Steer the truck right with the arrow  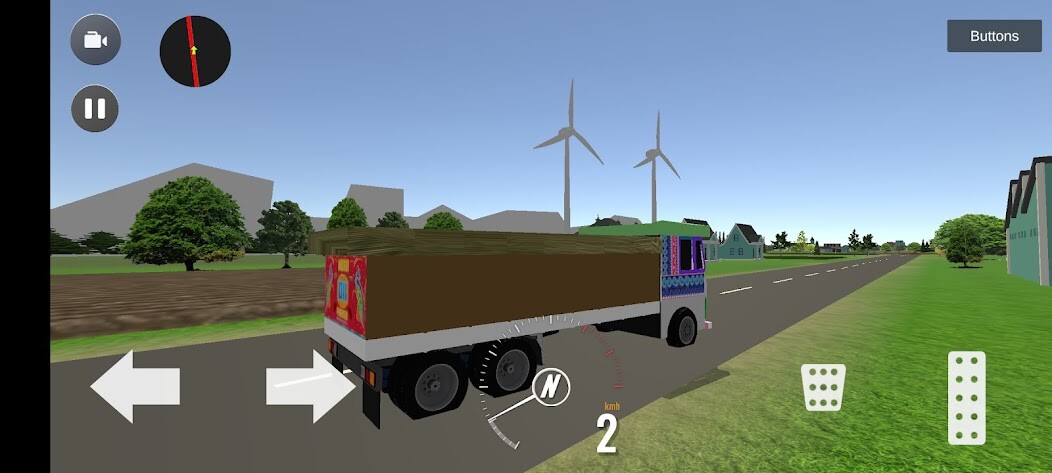coord(310,386)
